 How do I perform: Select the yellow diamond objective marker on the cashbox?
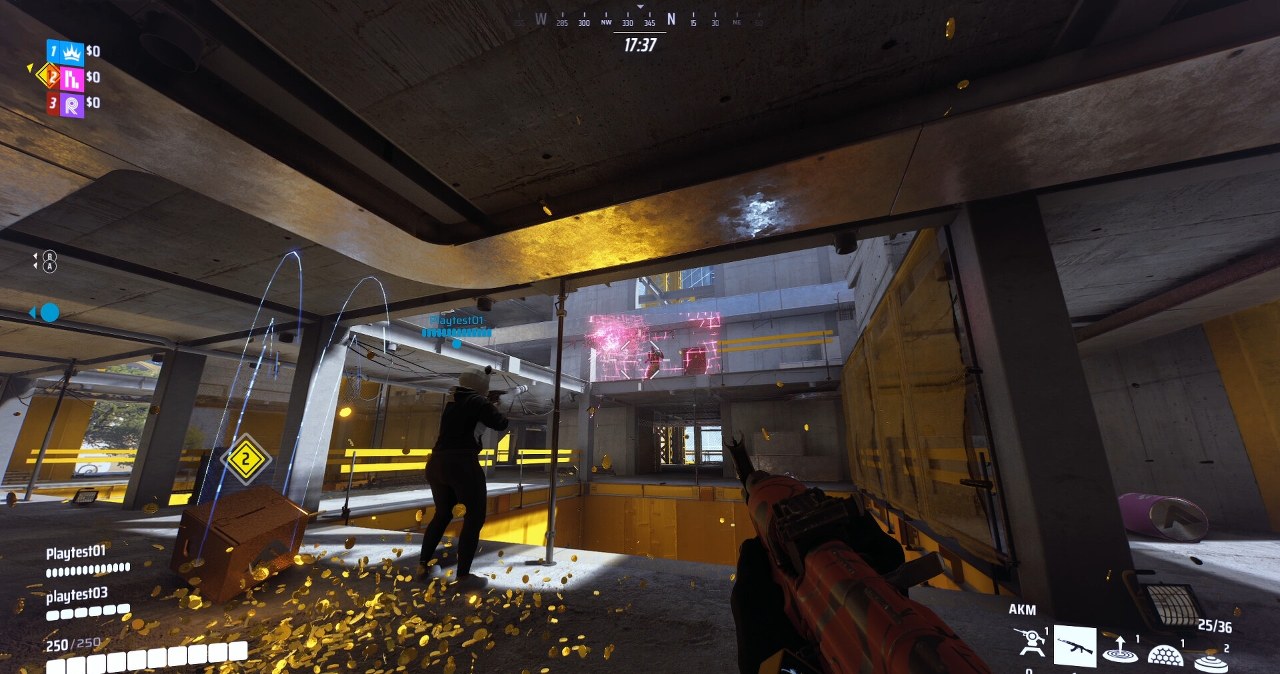tap(245, 460)
